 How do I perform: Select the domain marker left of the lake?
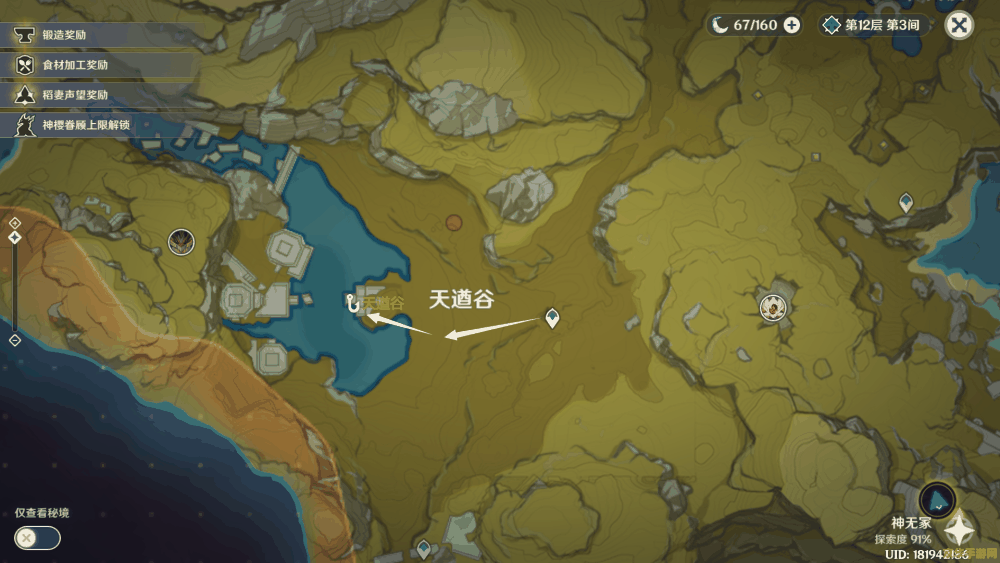pos(181,242)
